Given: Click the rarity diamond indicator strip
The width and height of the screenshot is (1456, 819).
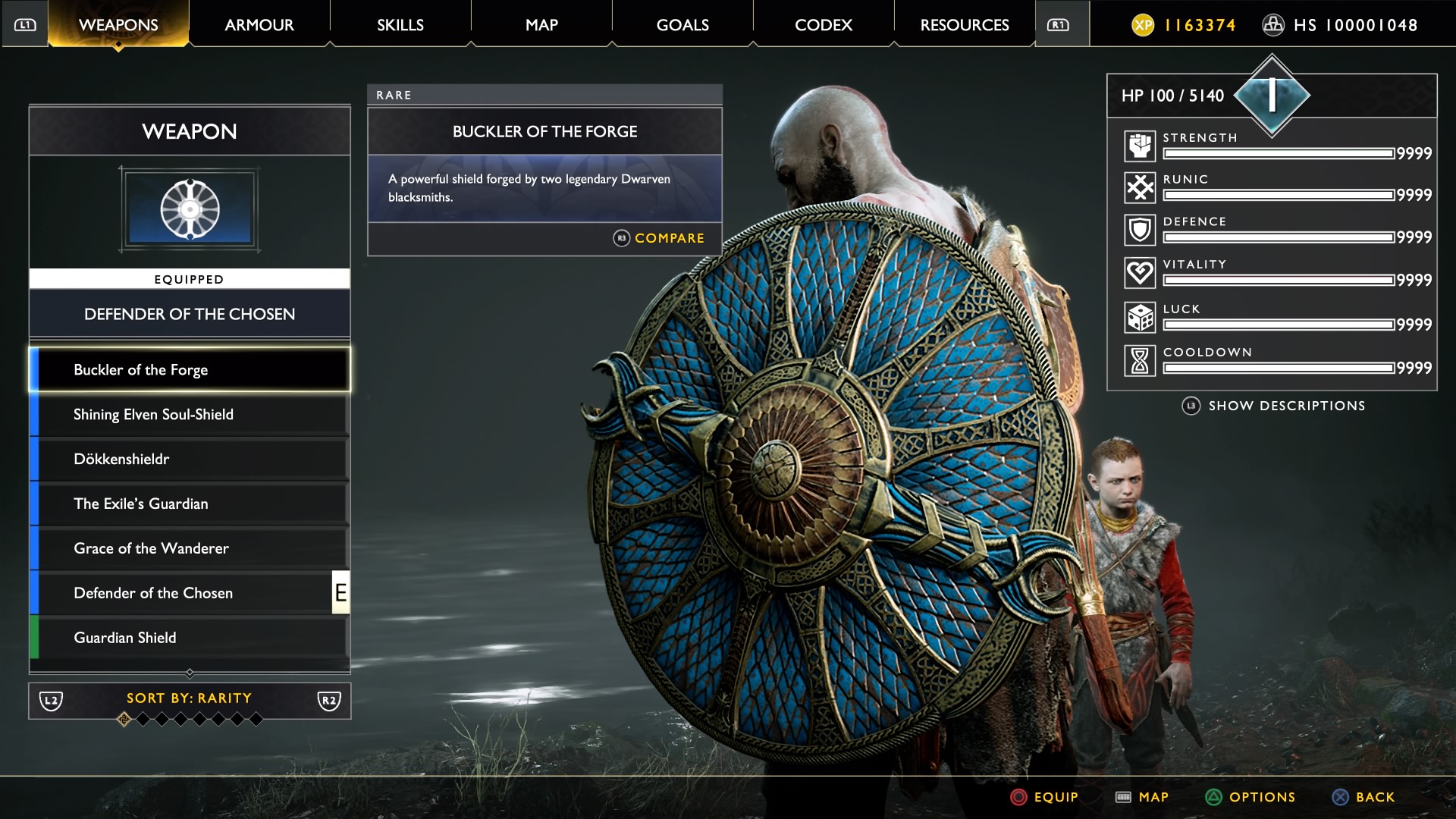Looking at the screenshot, I should coord(190,720).
